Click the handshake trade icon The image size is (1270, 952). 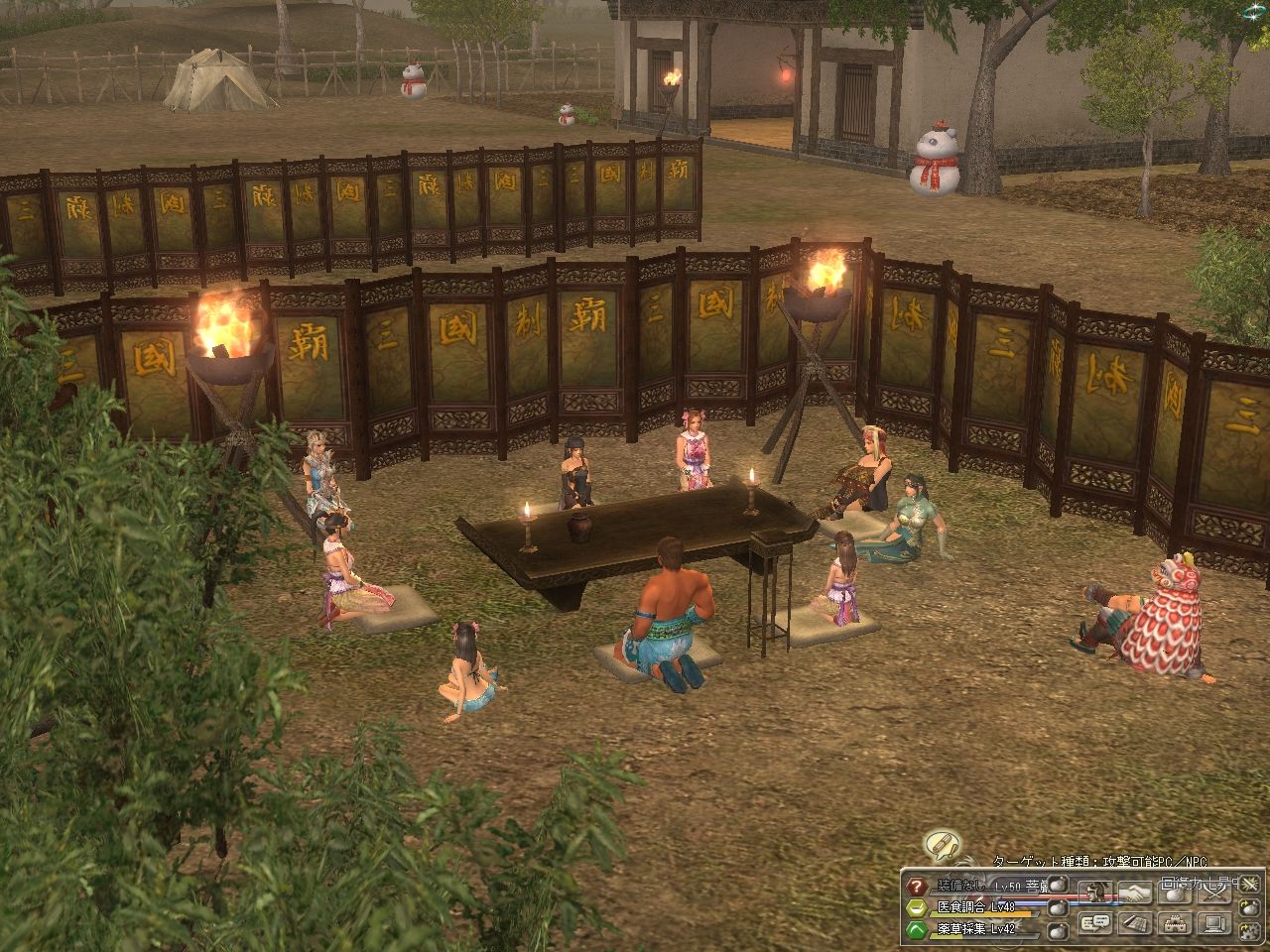click(1135, 892)
